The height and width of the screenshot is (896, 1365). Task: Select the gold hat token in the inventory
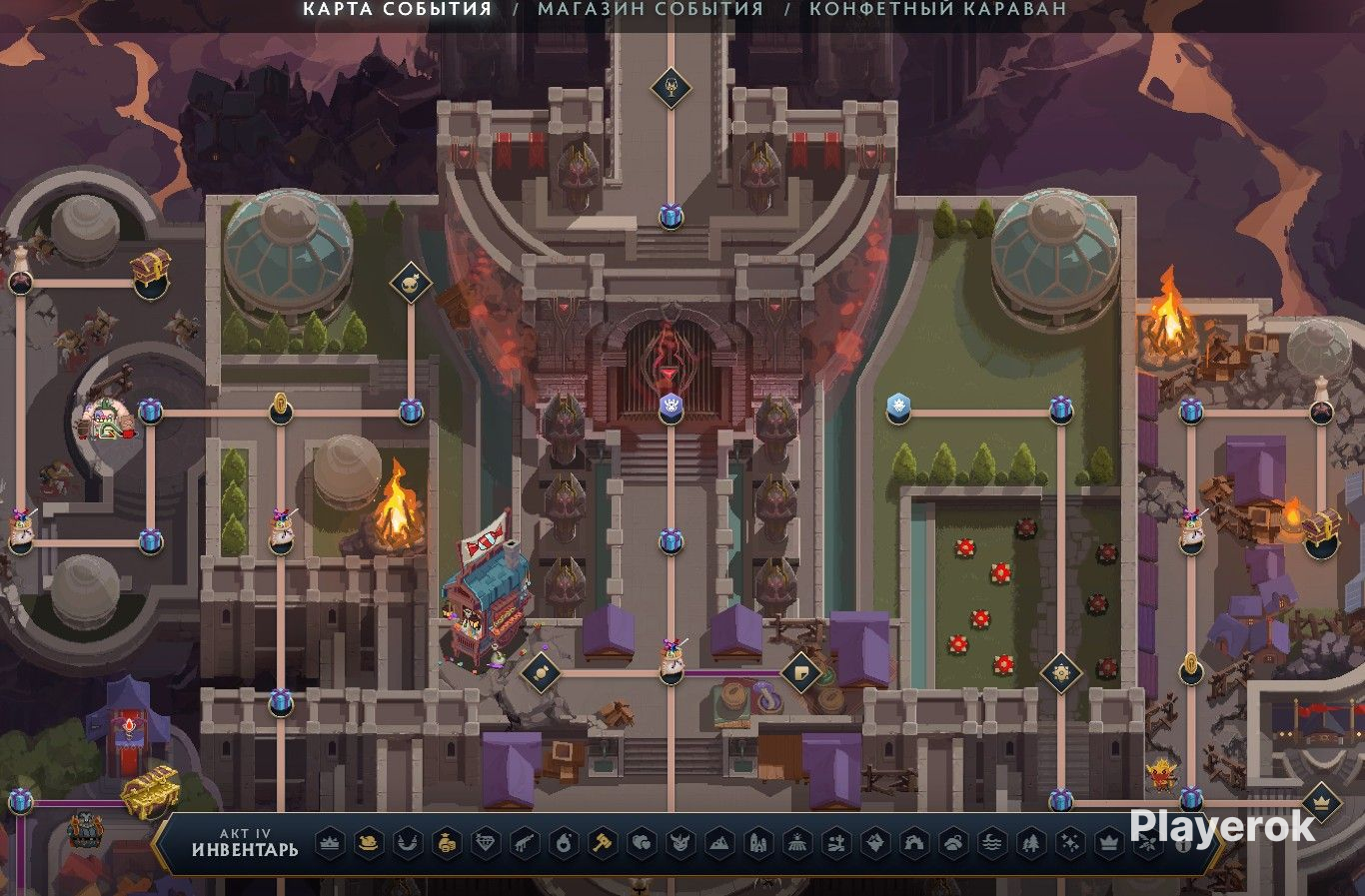369,843
